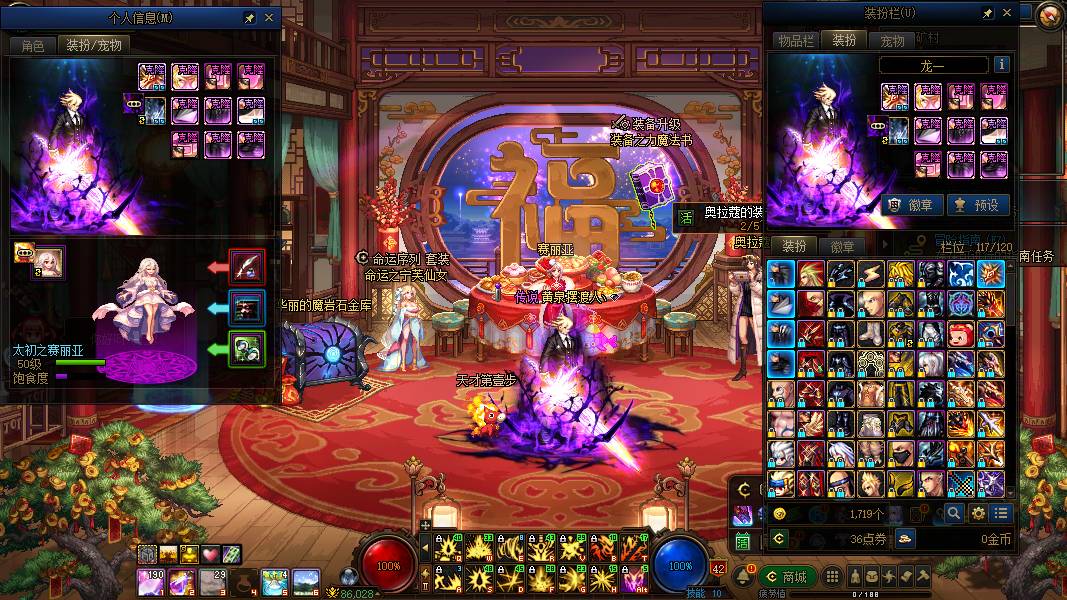The image size is (1067, 600).
Task: Select the pet's red-framed feather equipment slot
Action: 247,266
